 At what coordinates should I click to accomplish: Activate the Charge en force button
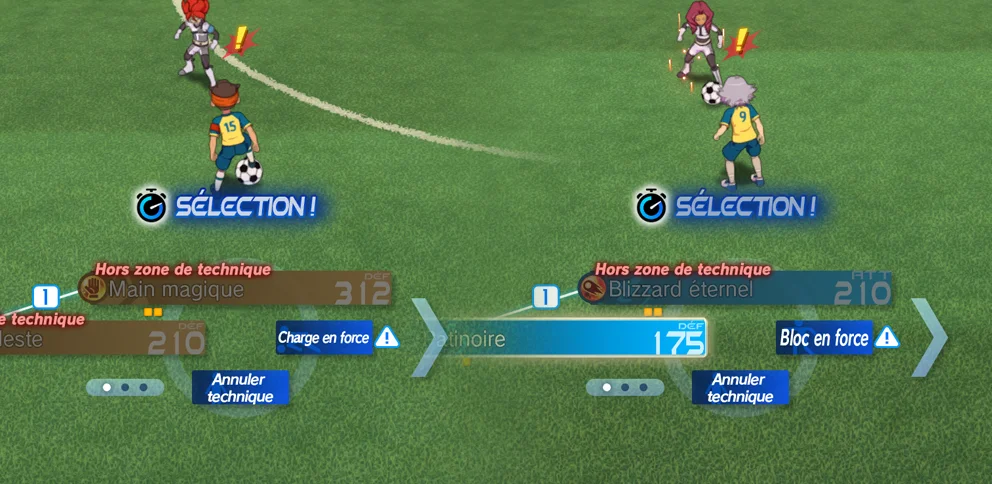324,338
